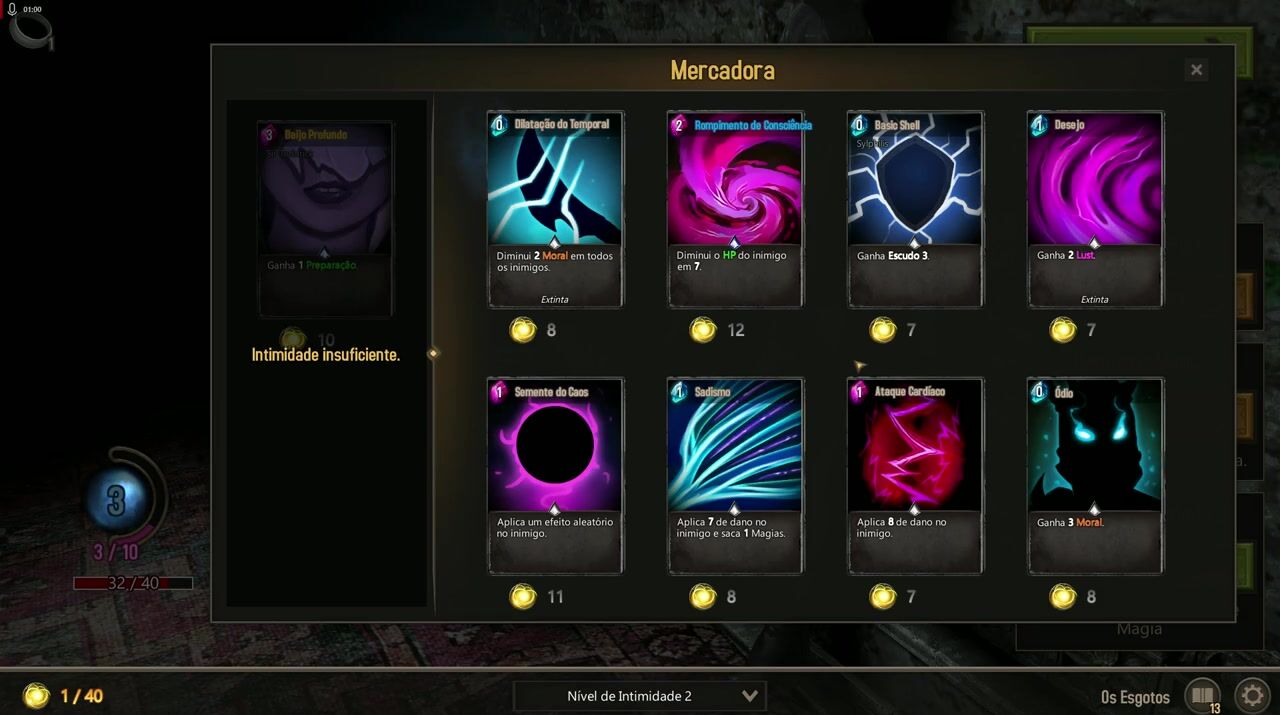
Task: Purchase the Basic Shell shield card
Action: click(916, 209)
